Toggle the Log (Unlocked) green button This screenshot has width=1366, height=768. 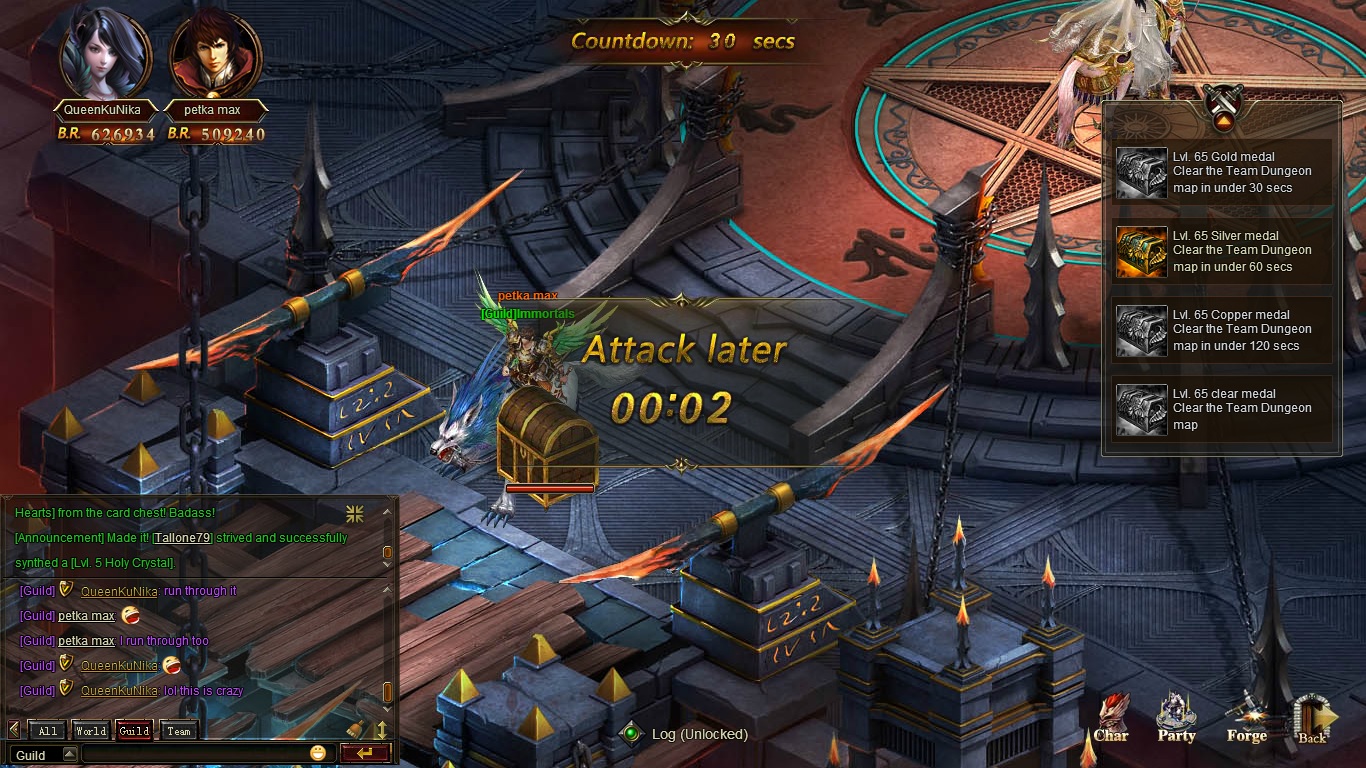tap(631, 734)
